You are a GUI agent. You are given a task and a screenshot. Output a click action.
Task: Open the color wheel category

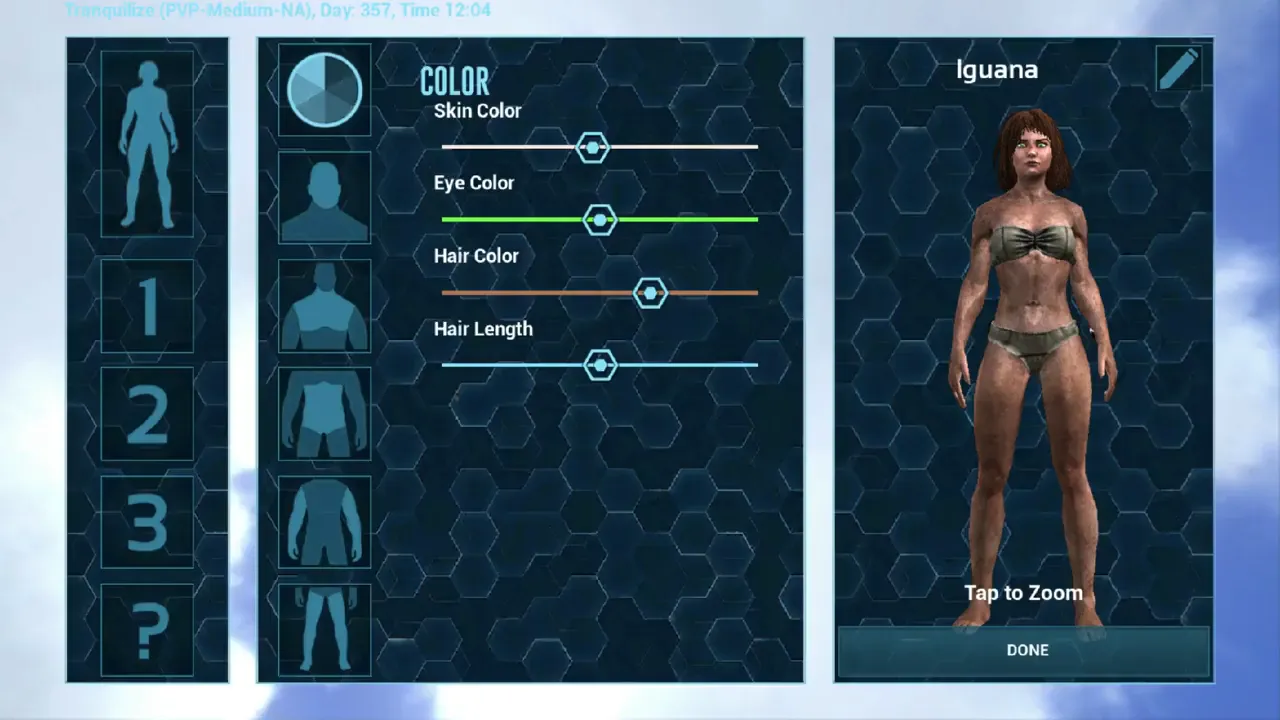(x=324, y=90)
